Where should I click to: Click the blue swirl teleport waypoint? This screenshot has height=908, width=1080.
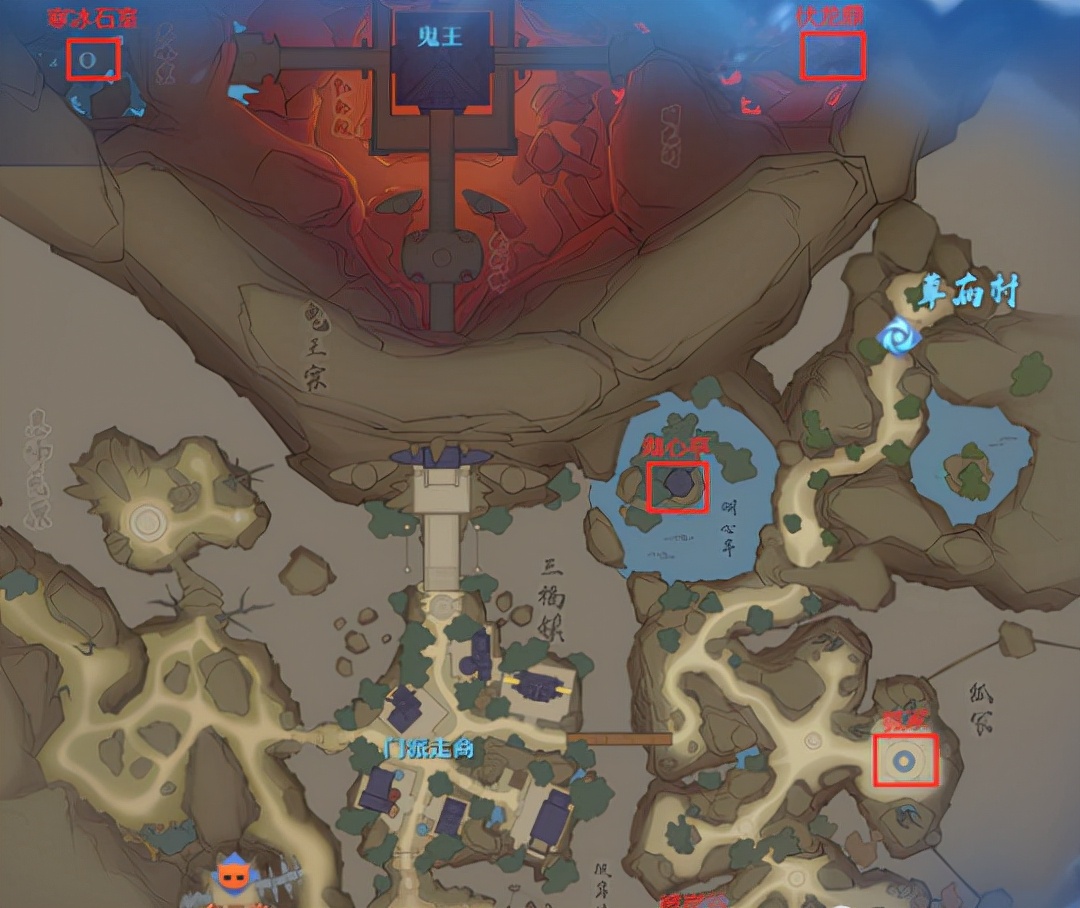point(898,337)
